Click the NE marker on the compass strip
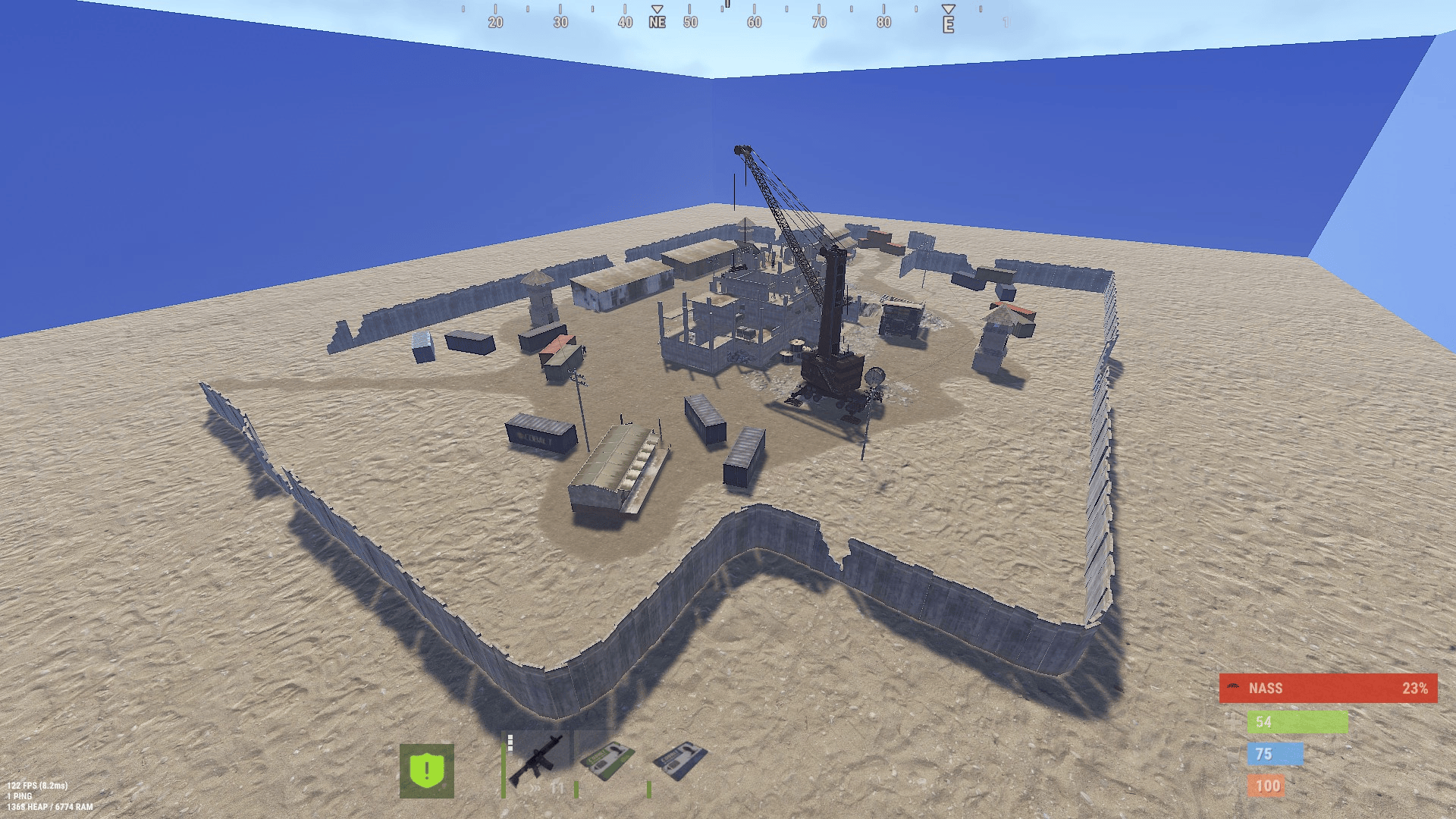 657,22
